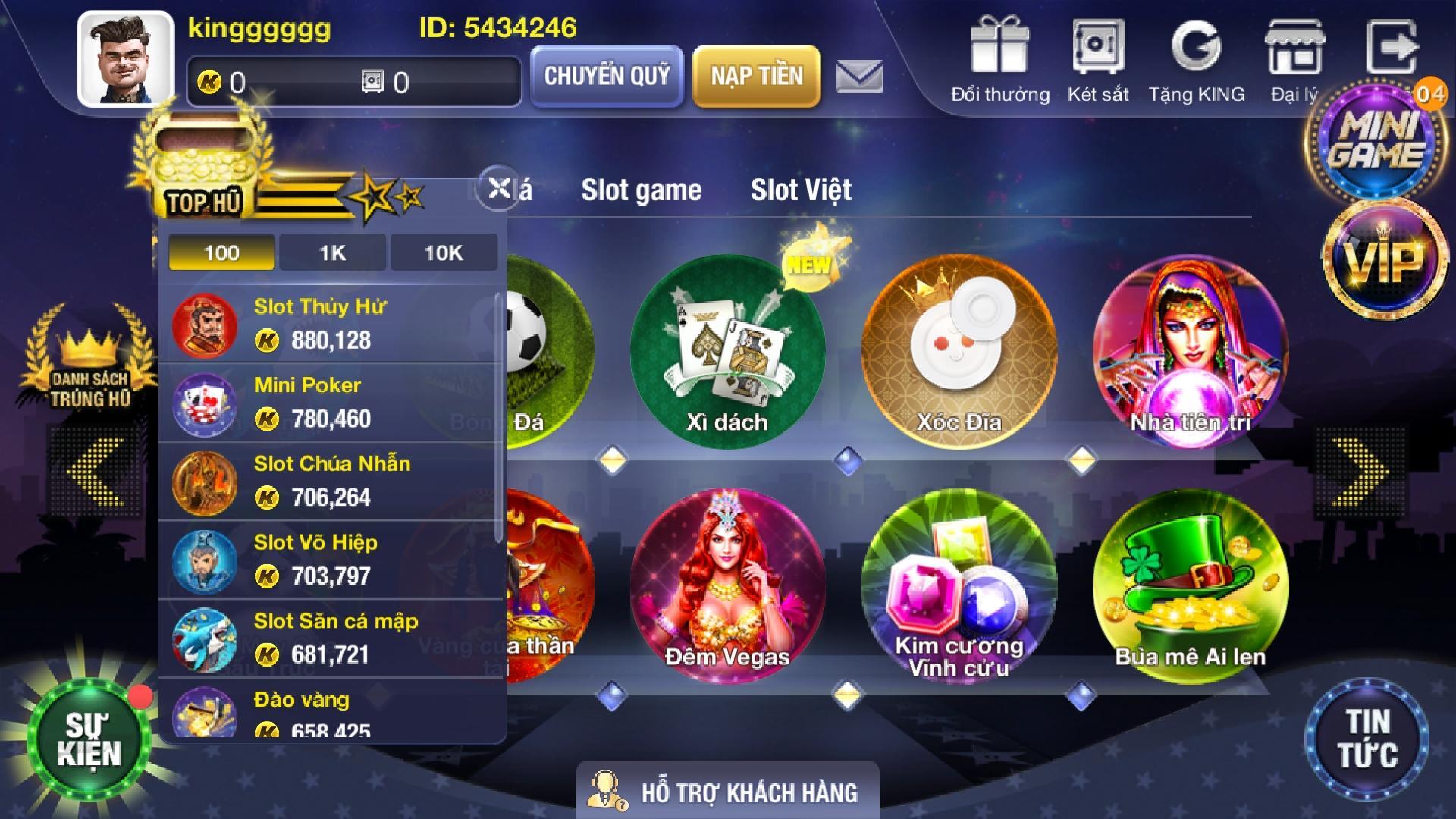Switch to the Slot game tab

point(641,190)
